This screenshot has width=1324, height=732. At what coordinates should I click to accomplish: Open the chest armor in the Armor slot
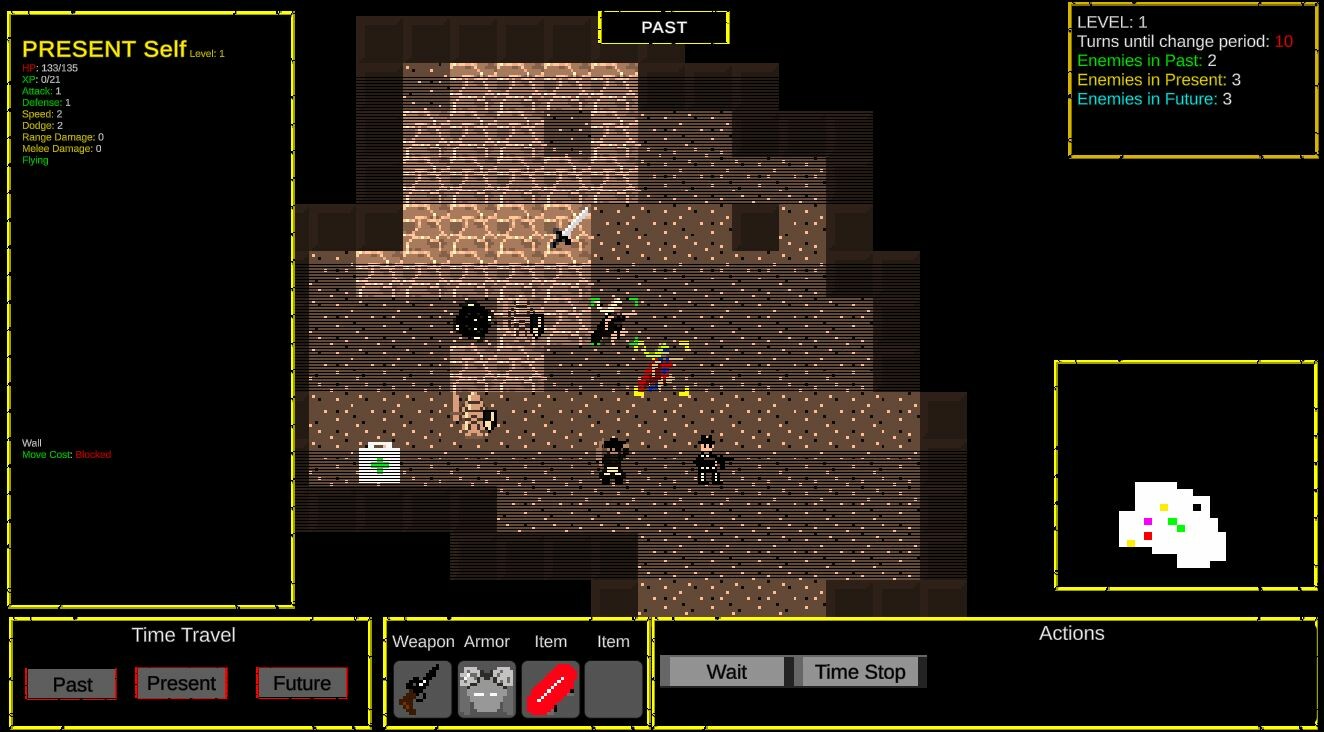pos(486,689)
